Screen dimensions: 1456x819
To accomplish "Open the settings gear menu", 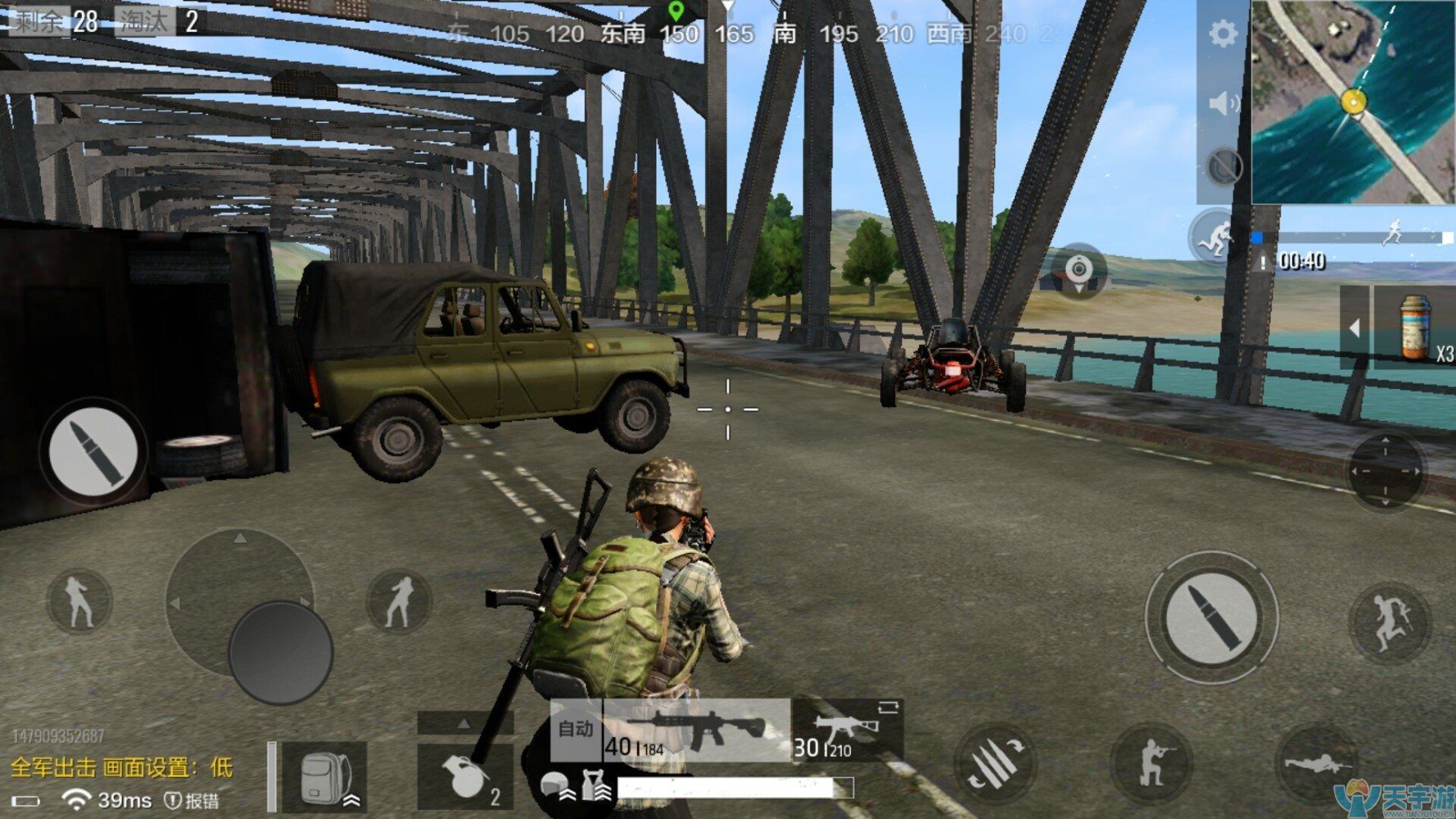I will pyautogui.click(x=1223, y=34).
